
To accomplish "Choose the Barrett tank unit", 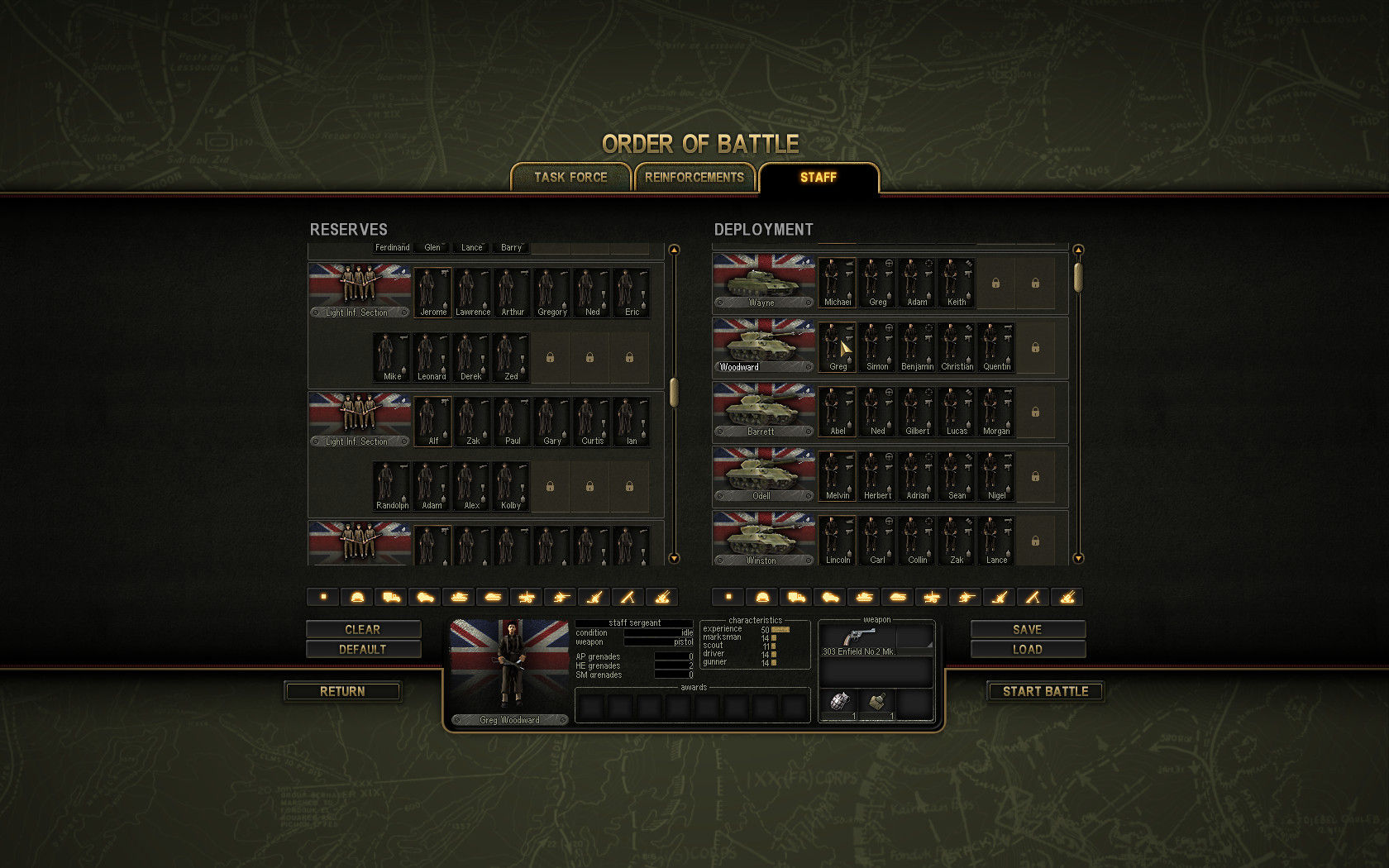I will pos(763,410).
